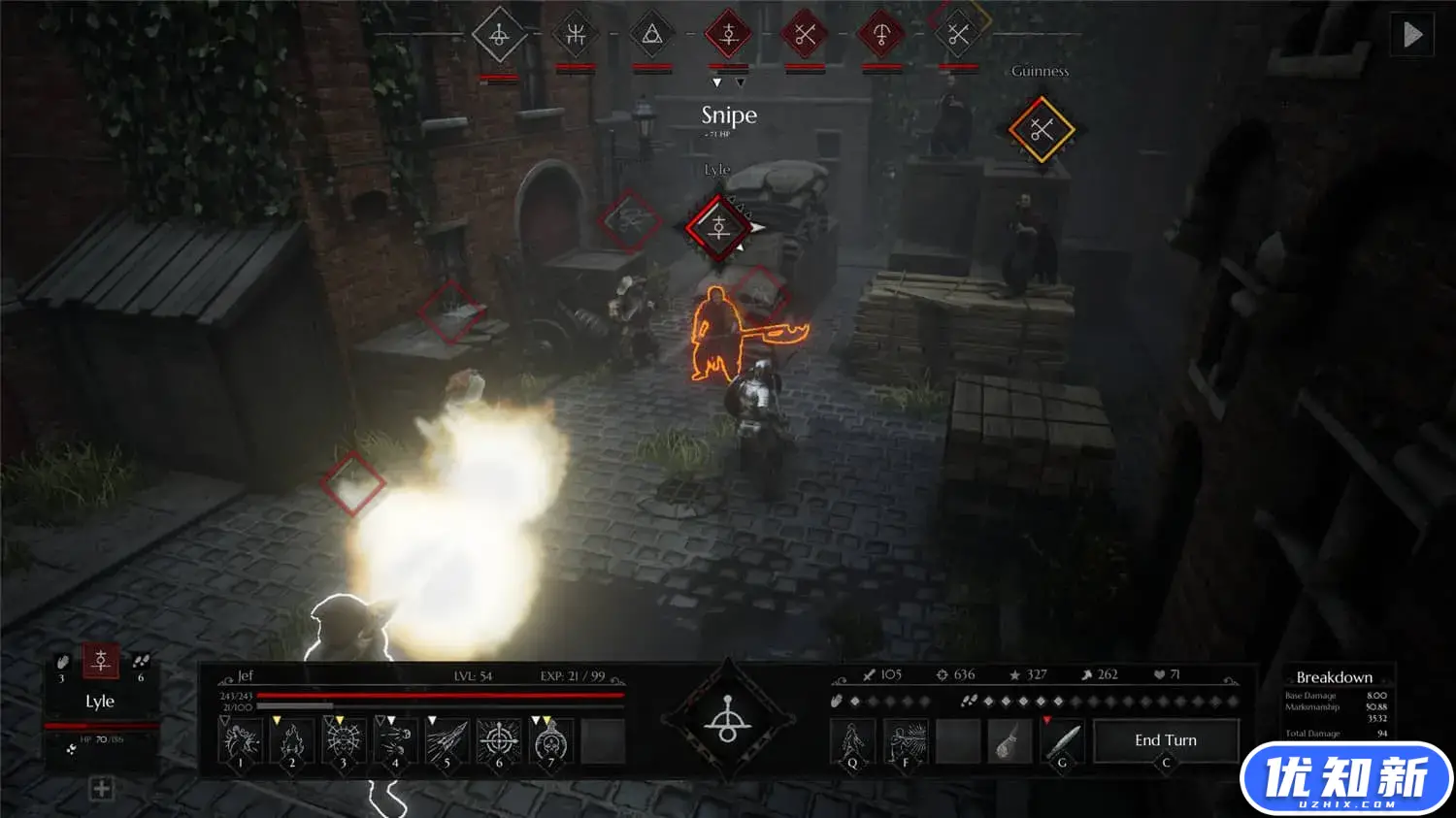Viewport: 1456px width, 818px height.
Task: Select the dagger weapon slot marked G
Action: 1062,742
